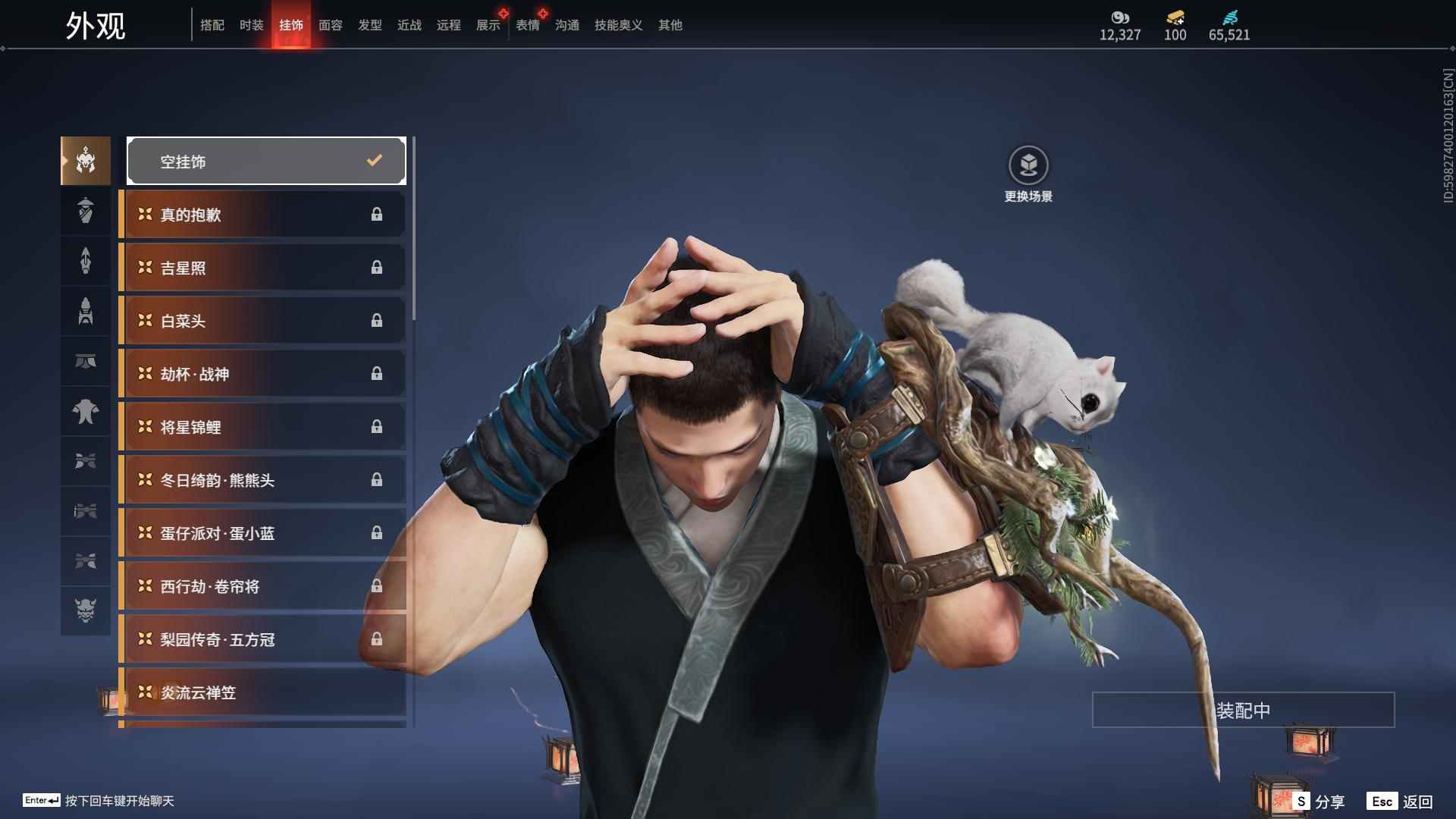Select the 将星锦鲤 accessory
1456x819 pixels.
(262, 427)
